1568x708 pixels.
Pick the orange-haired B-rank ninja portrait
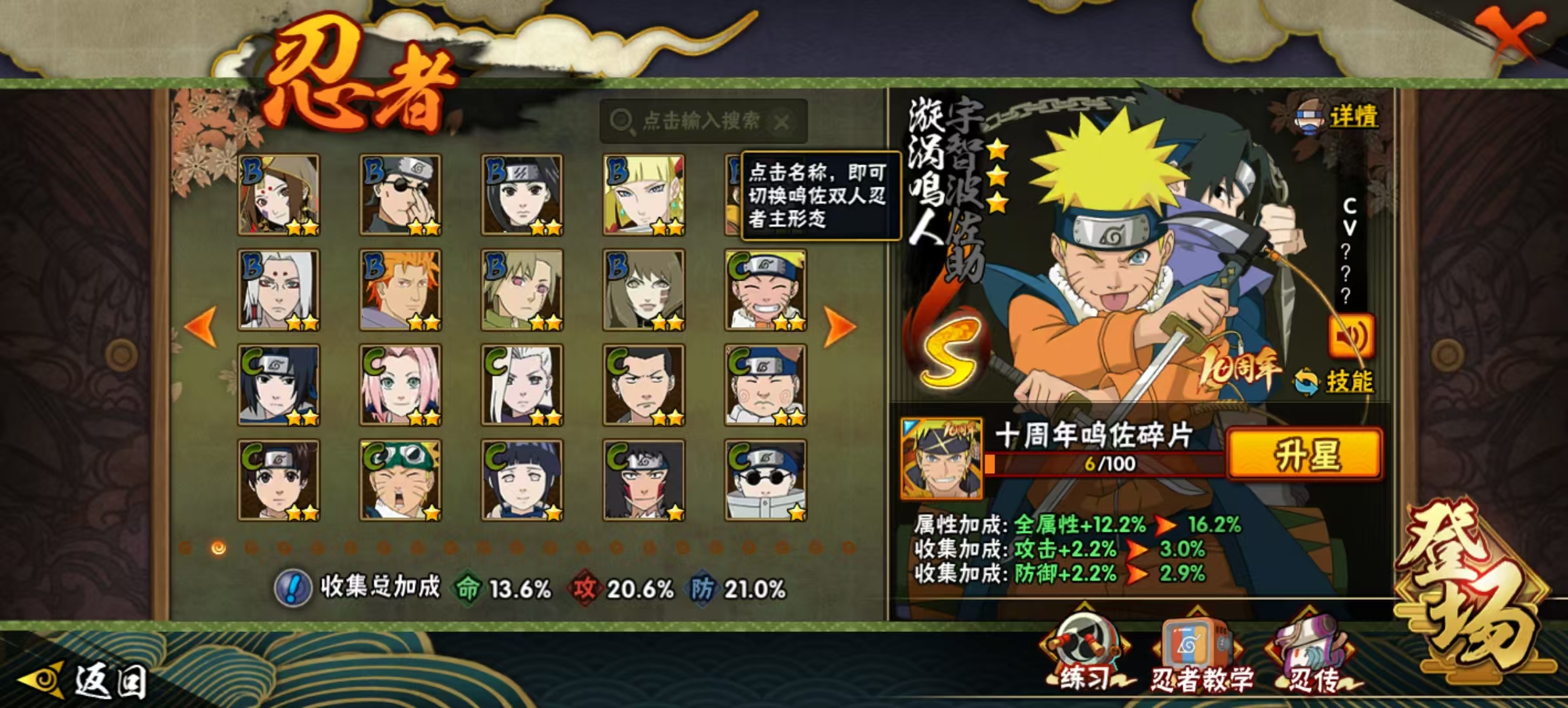pos(401,290)
